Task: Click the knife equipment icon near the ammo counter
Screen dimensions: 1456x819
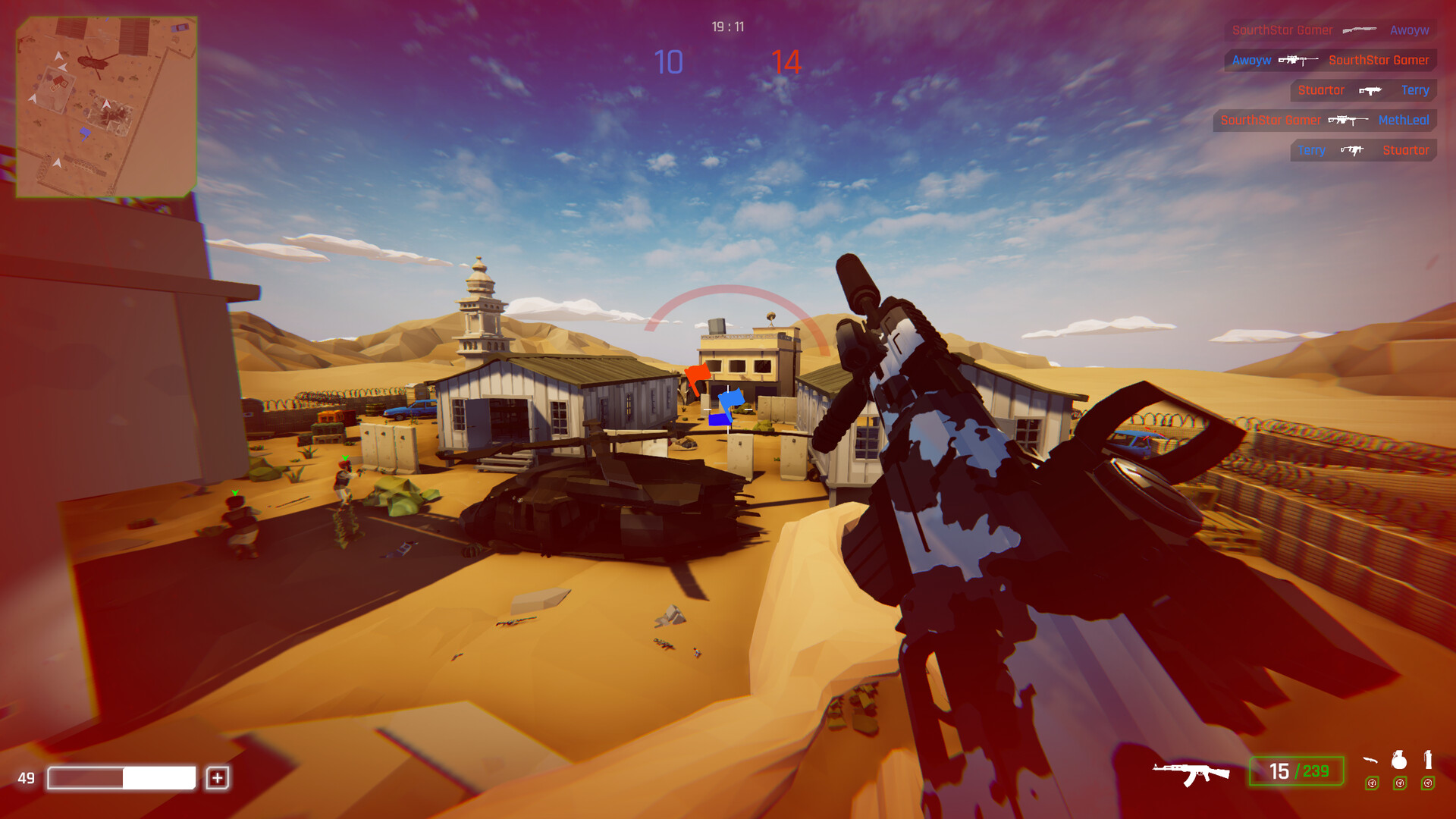Action: (1370, 761)
